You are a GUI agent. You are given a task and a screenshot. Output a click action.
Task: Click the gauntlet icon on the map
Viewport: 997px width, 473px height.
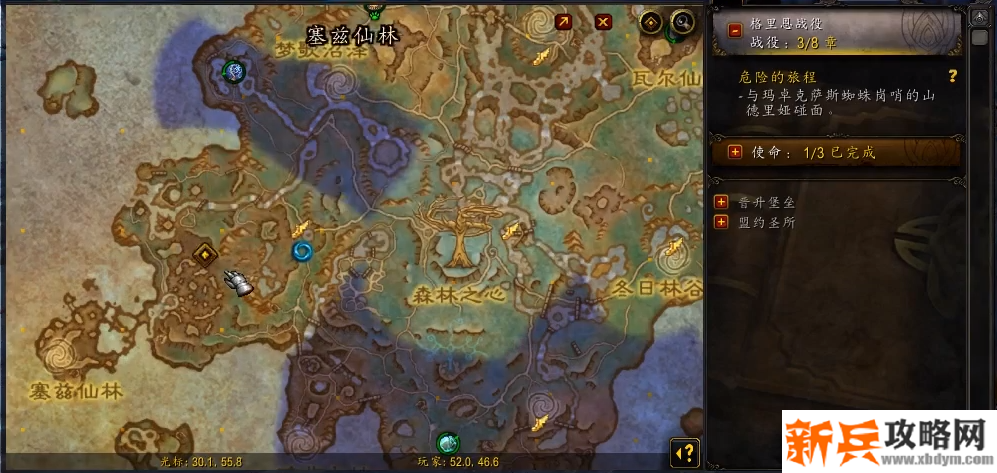pos(237,282)
